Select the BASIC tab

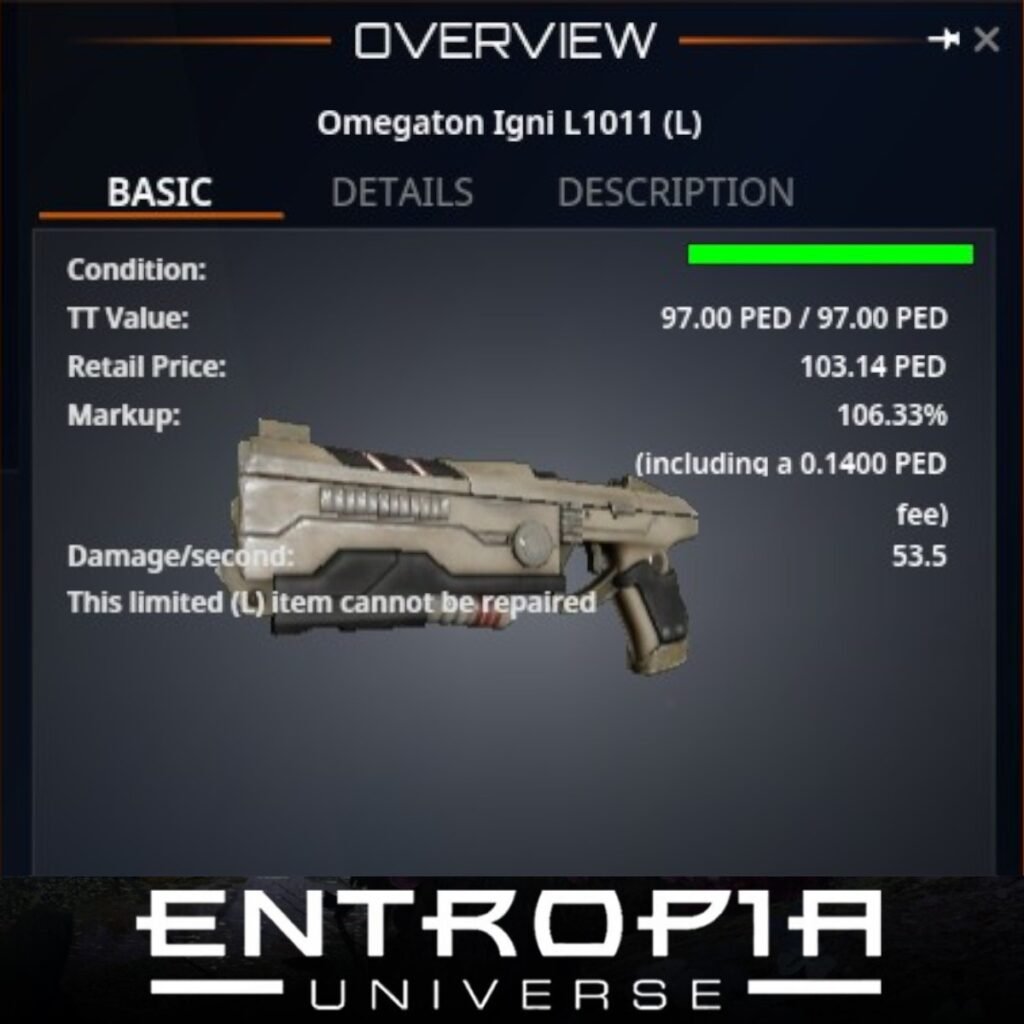pos(160,192)
